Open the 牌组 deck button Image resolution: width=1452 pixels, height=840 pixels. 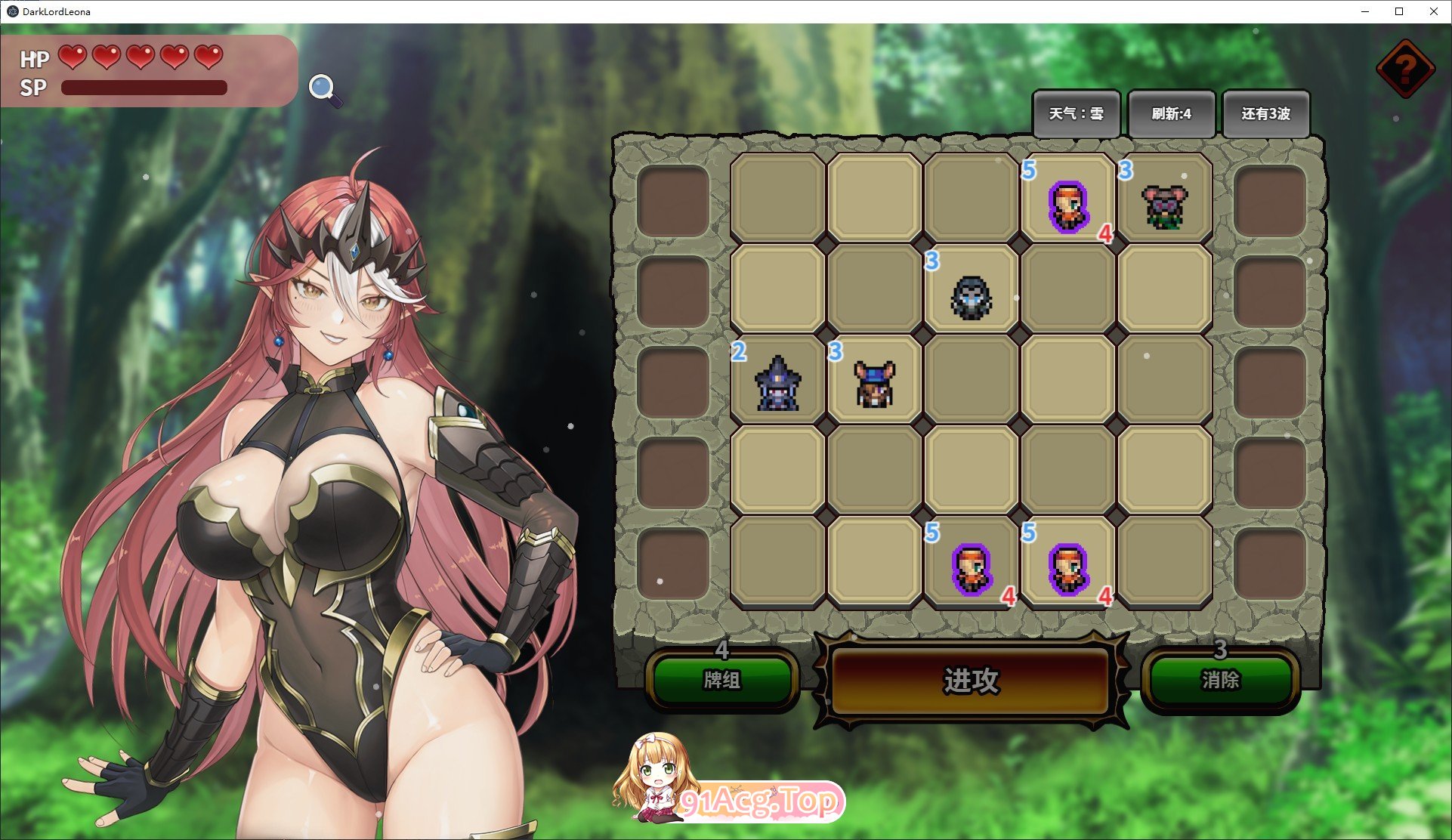pyautogui.click(x=721, y=680)
